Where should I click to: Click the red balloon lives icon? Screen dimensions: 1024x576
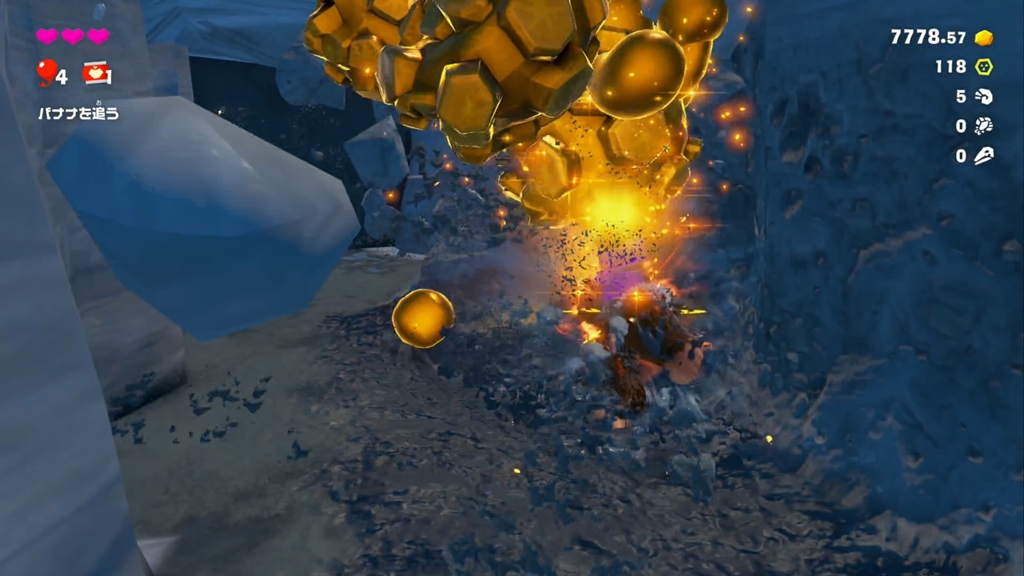pyautogui.click(x=46, y=72)
